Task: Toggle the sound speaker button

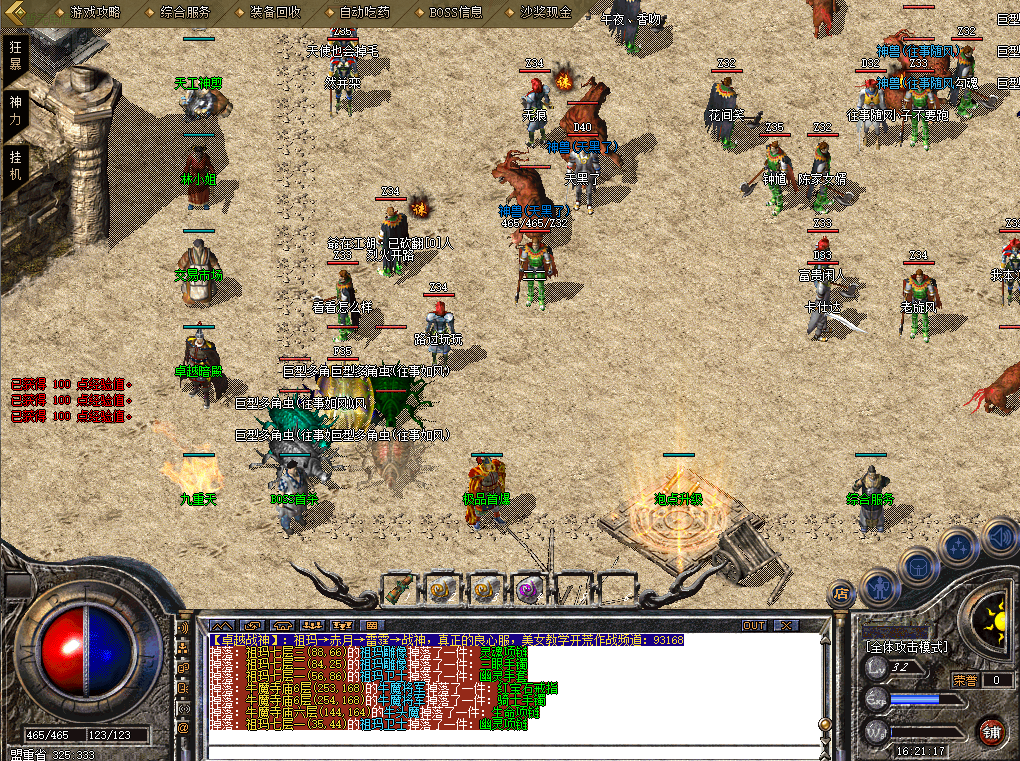Action: [x=1000, y=537]
